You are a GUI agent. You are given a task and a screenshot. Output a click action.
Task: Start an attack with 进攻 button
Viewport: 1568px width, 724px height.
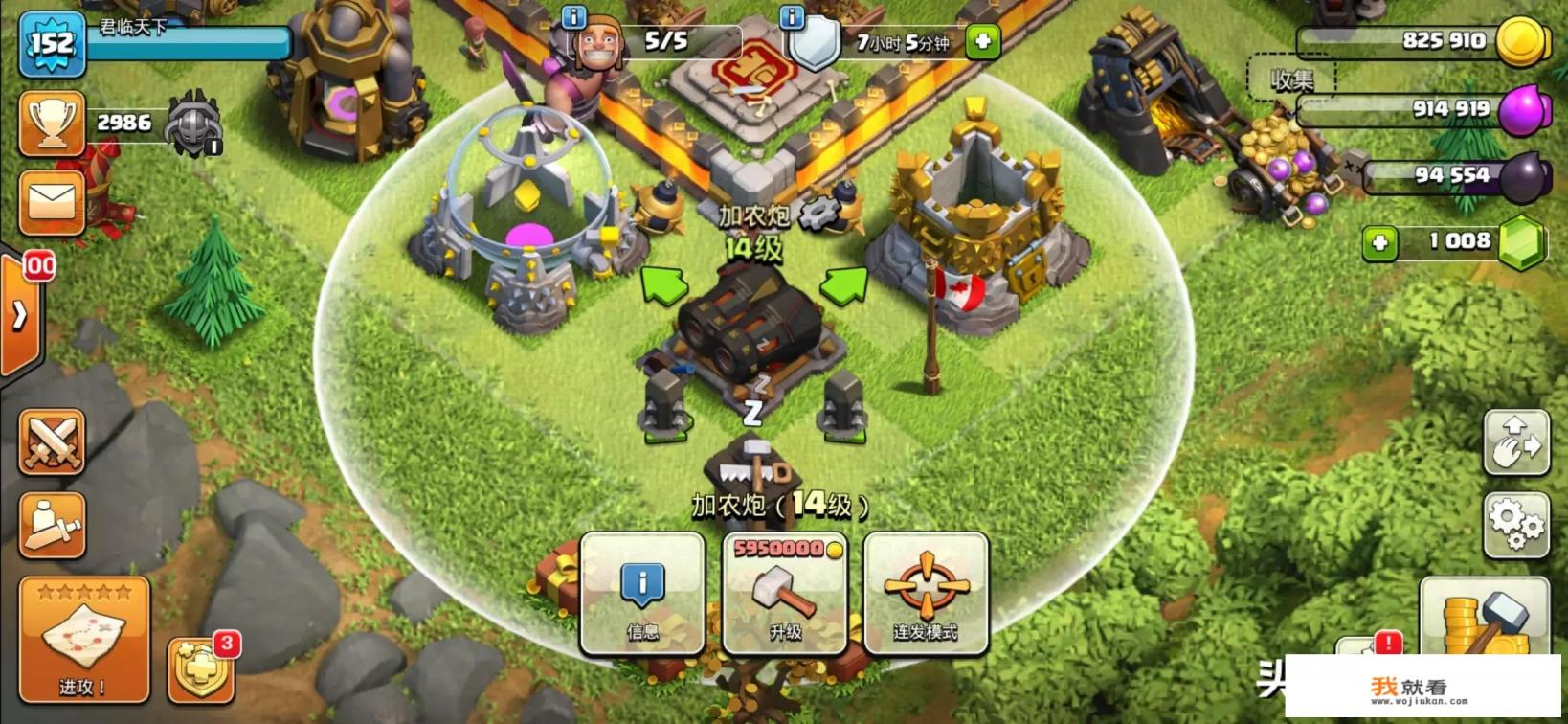click(84, 640)
